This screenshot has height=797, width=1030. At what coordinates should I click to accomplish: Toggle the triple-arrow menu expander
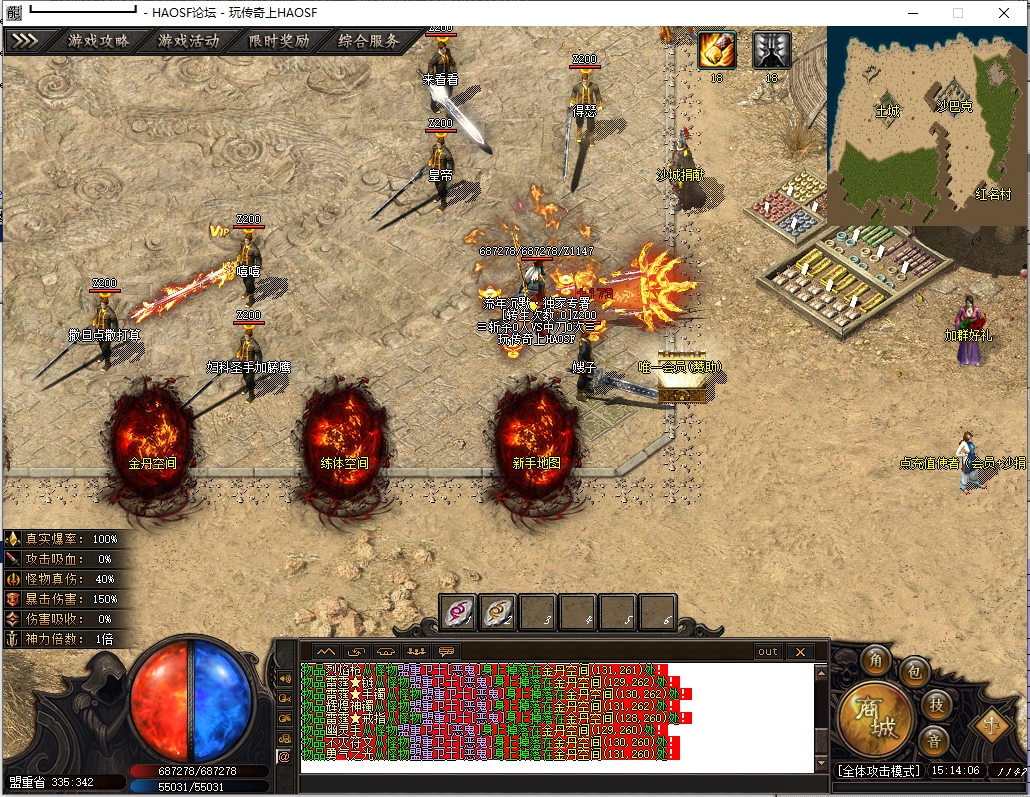26,42
